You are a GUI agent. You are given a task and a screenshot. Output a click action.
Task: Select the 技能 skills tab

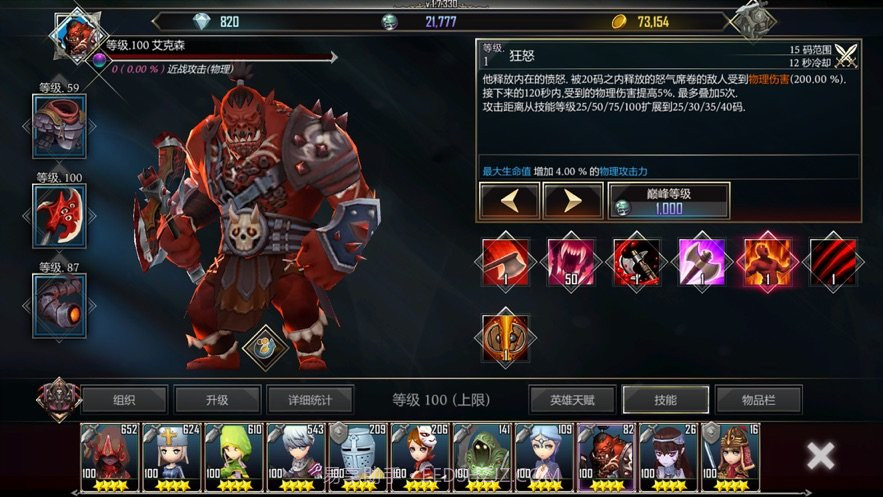(665, 400)
